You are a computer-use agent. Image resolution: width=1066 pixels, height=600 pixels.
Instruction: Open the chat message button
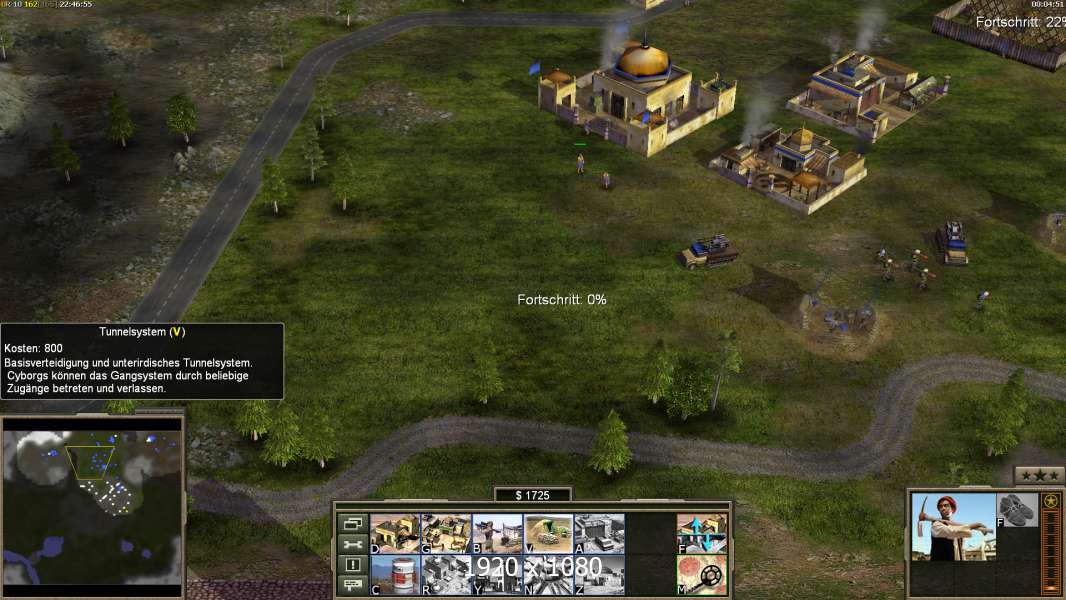coord(352,585)
